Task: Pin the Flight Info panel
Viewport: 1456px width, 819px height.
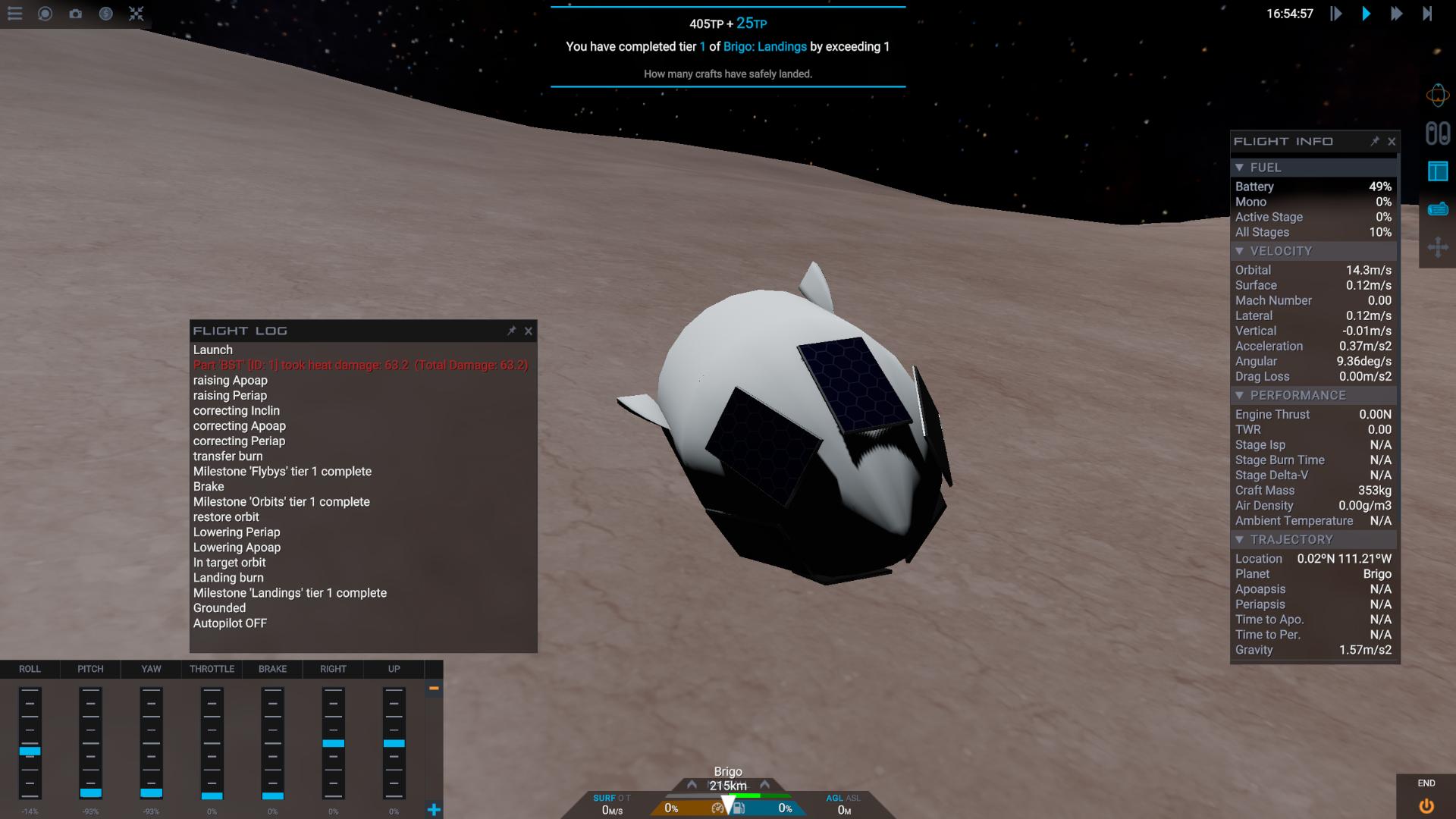Action: (1375, 141)
